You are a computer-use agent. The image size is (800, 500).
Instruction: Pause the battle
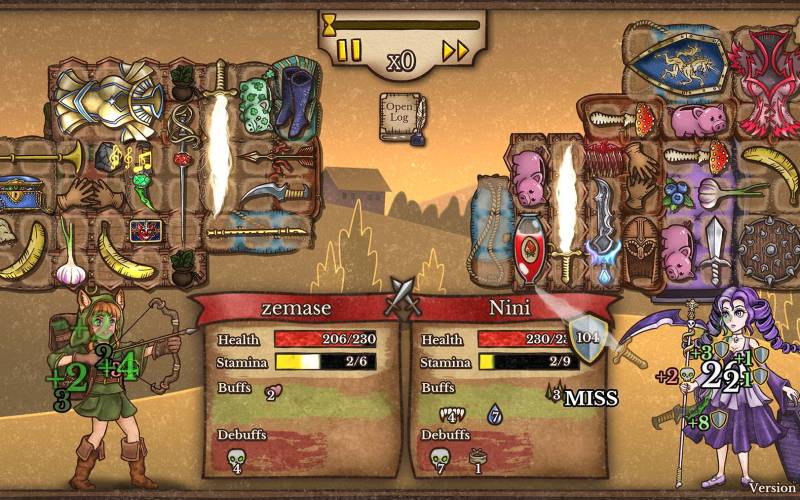click(x=349, y=50)
